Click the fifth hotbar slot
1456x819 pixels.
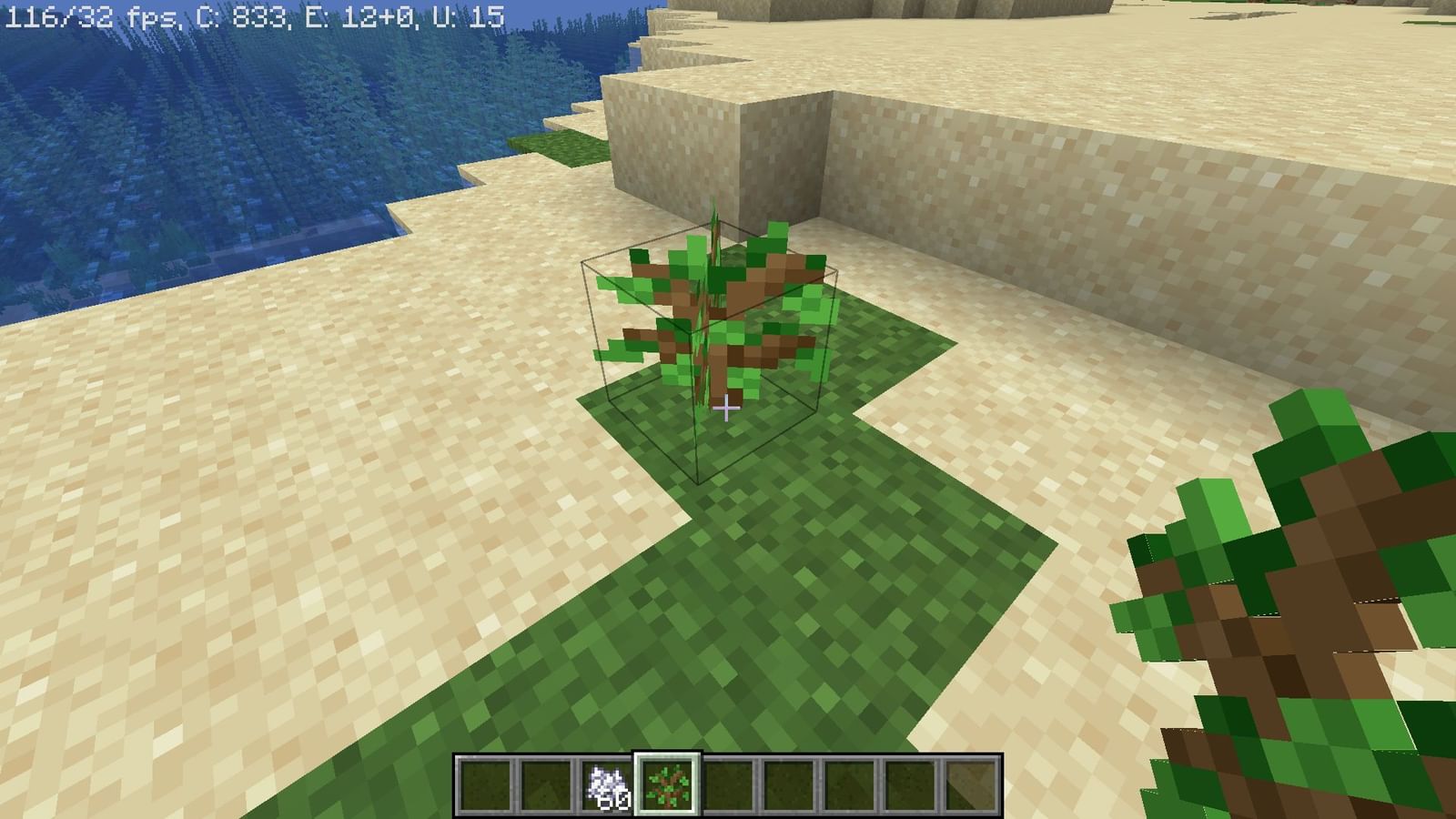point(728,784)
